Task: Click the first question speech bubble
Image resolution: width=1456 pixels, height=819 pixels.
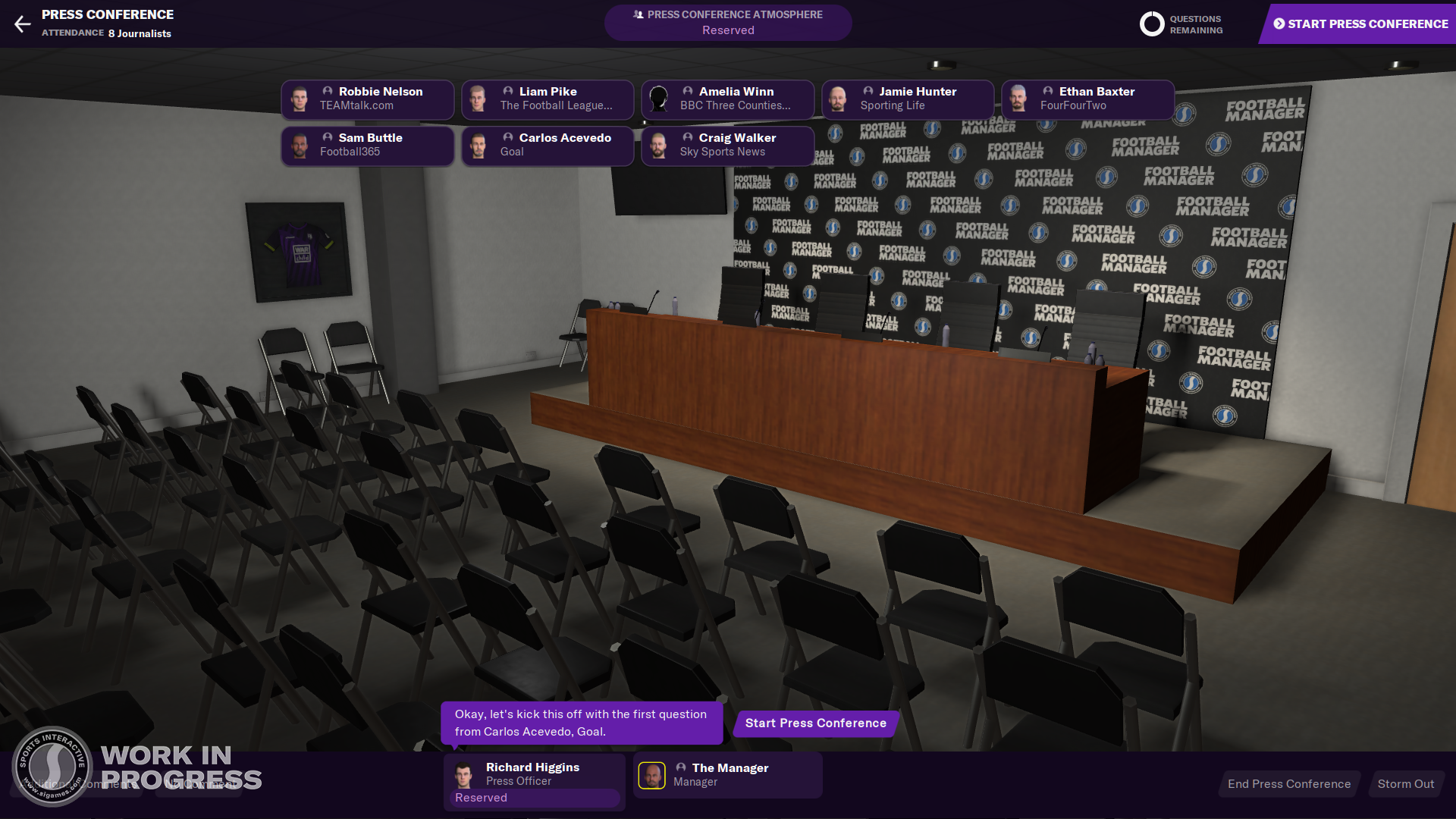Action: (x=581, y=723)
